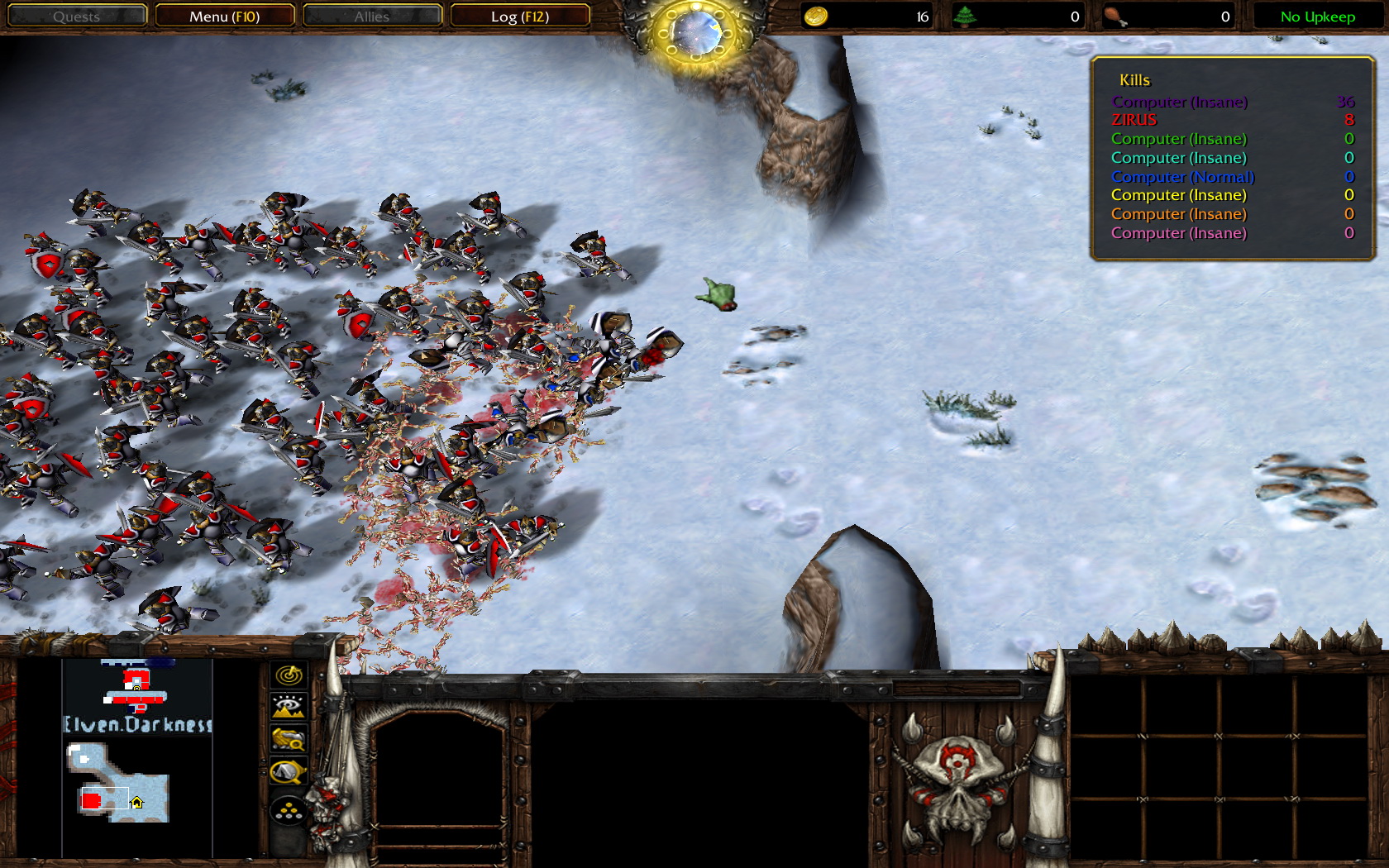Expand the Kills leaderboard panel

click(x=1134, y=80)
